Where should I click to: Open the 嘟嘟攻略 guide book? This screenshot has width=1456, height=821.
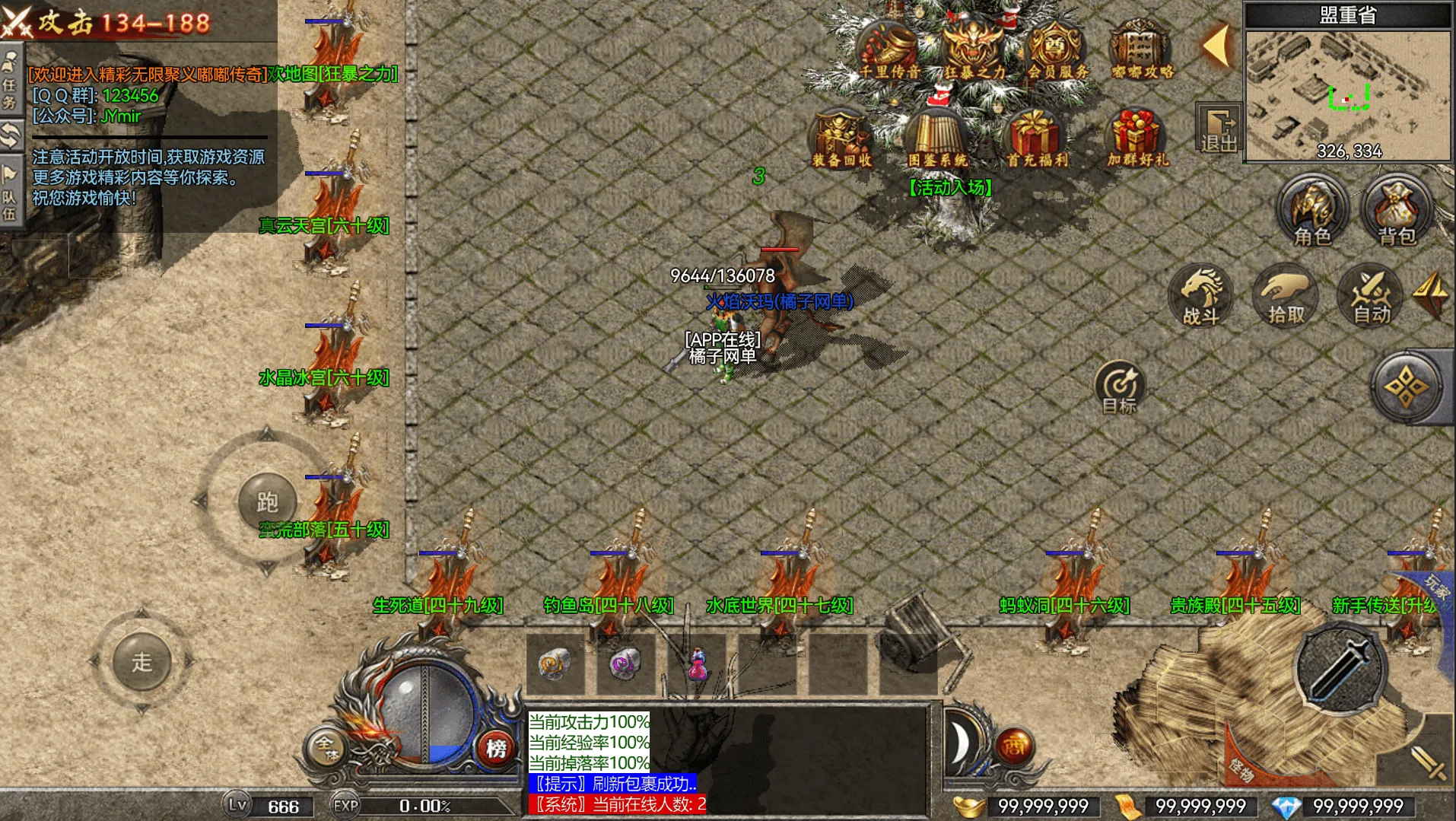[1140, 49]
